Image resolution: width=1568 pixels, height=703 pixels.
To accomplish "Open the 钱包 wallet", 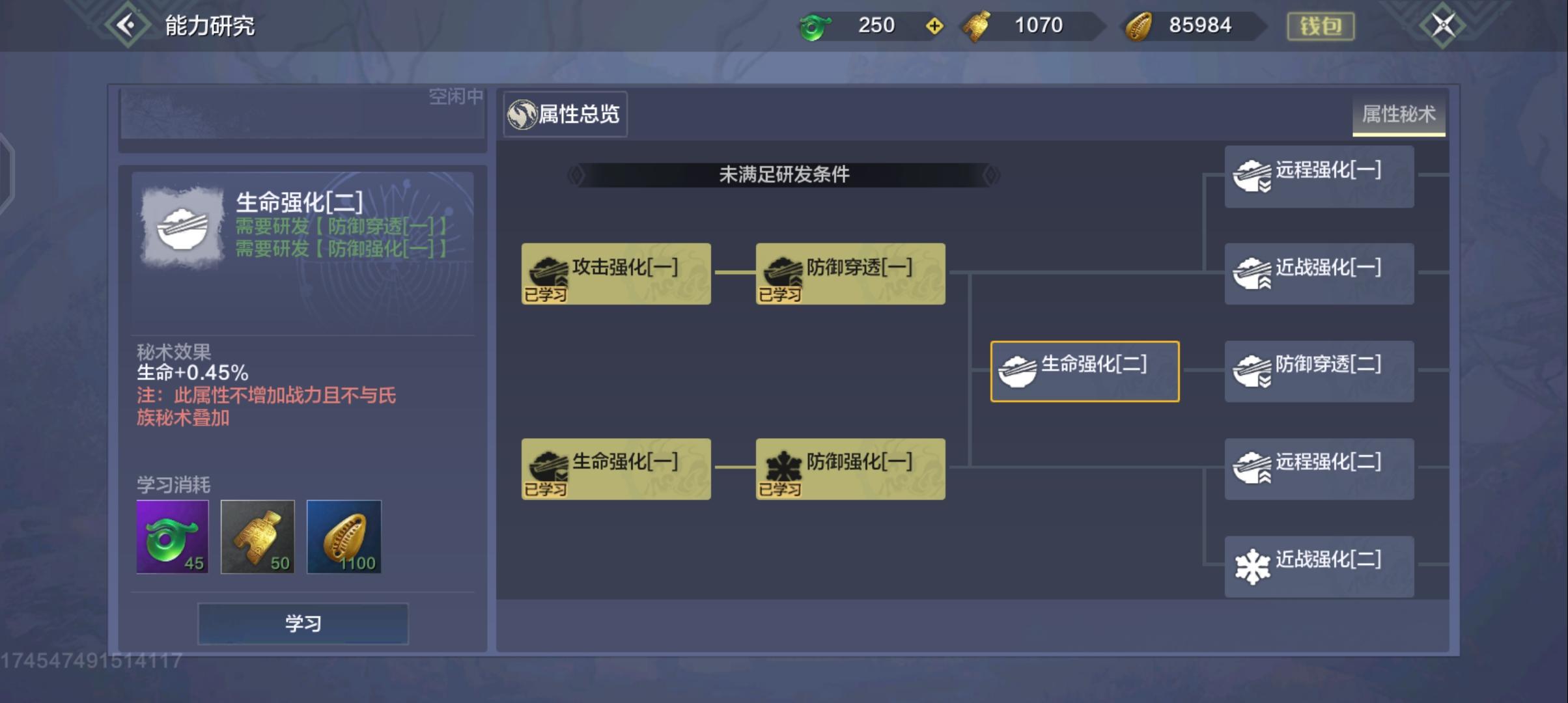I will pyautogui.click(x=1323, y=25).
